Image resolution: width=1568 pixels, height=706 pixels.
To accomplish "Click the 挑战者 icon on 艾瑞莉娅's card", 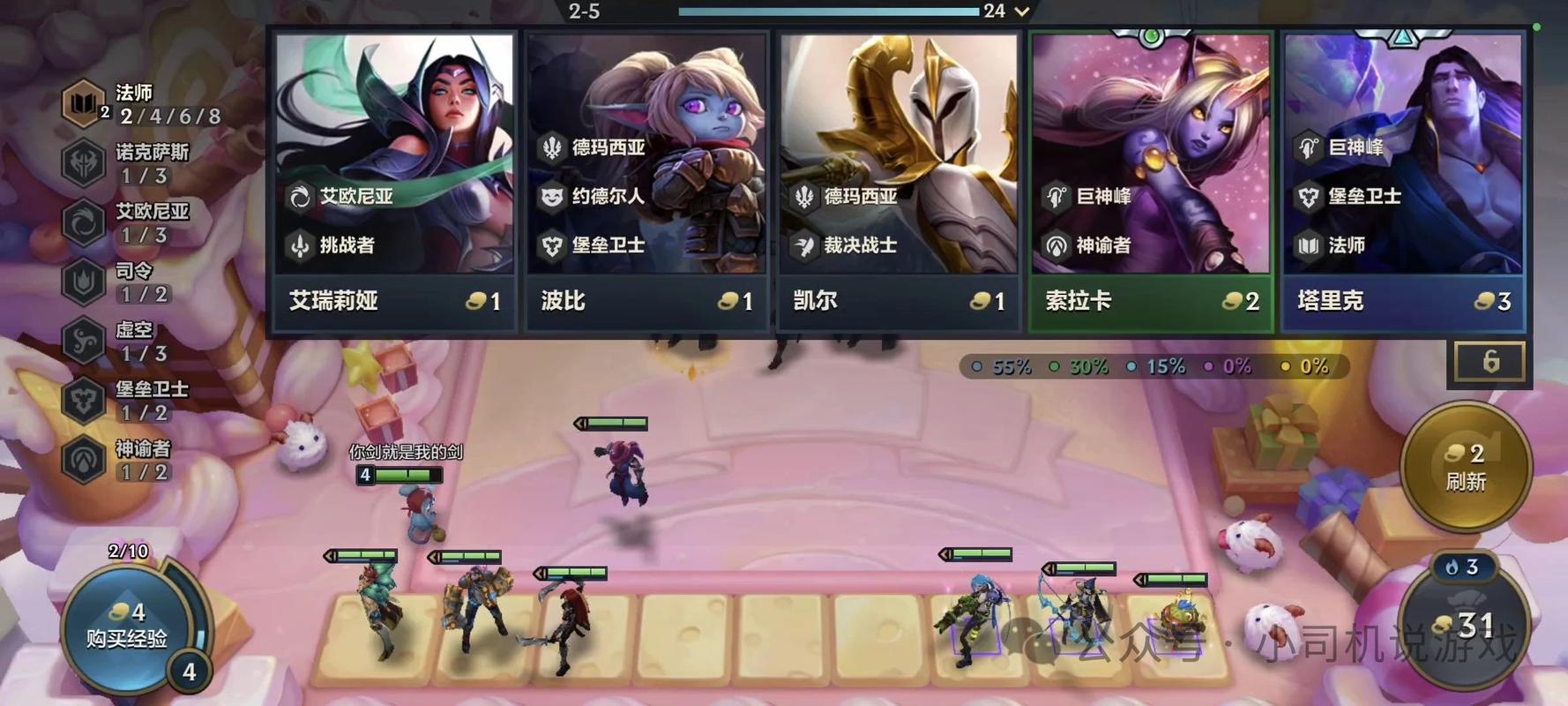I will [301, 246].
